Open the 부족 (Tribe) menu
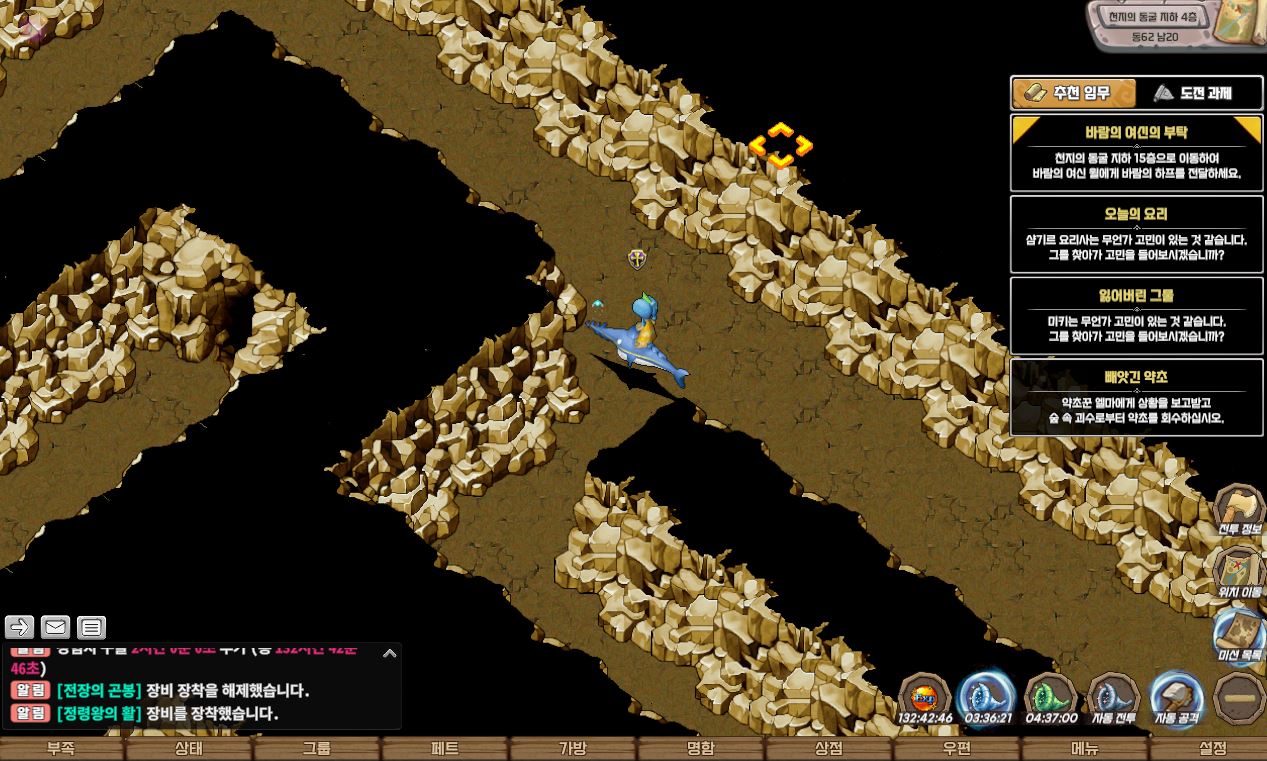The image size is (1267, 761). coord(61,749)
